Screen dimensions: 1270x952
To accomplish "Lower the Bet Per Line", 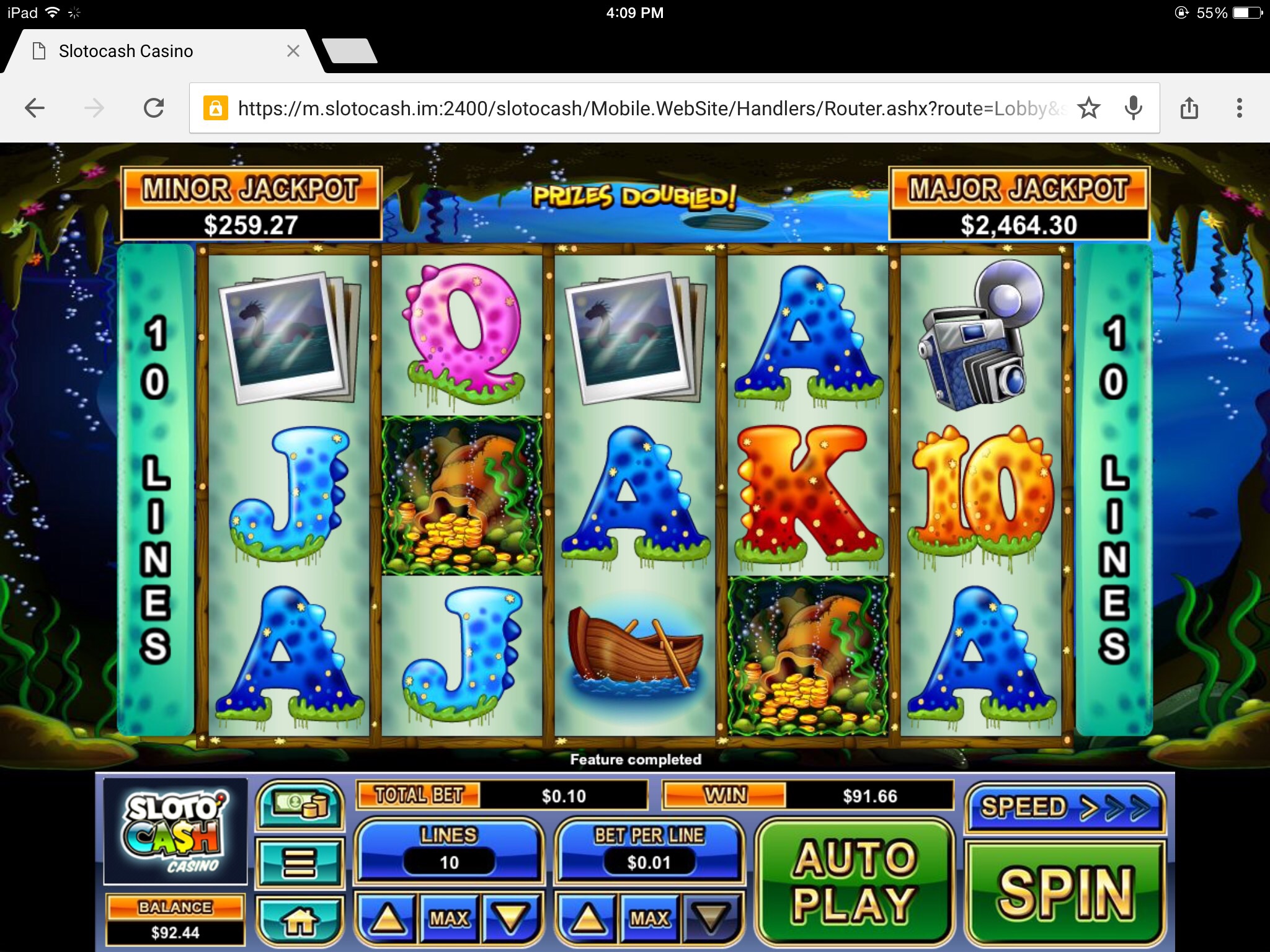I will click(710, 918).
